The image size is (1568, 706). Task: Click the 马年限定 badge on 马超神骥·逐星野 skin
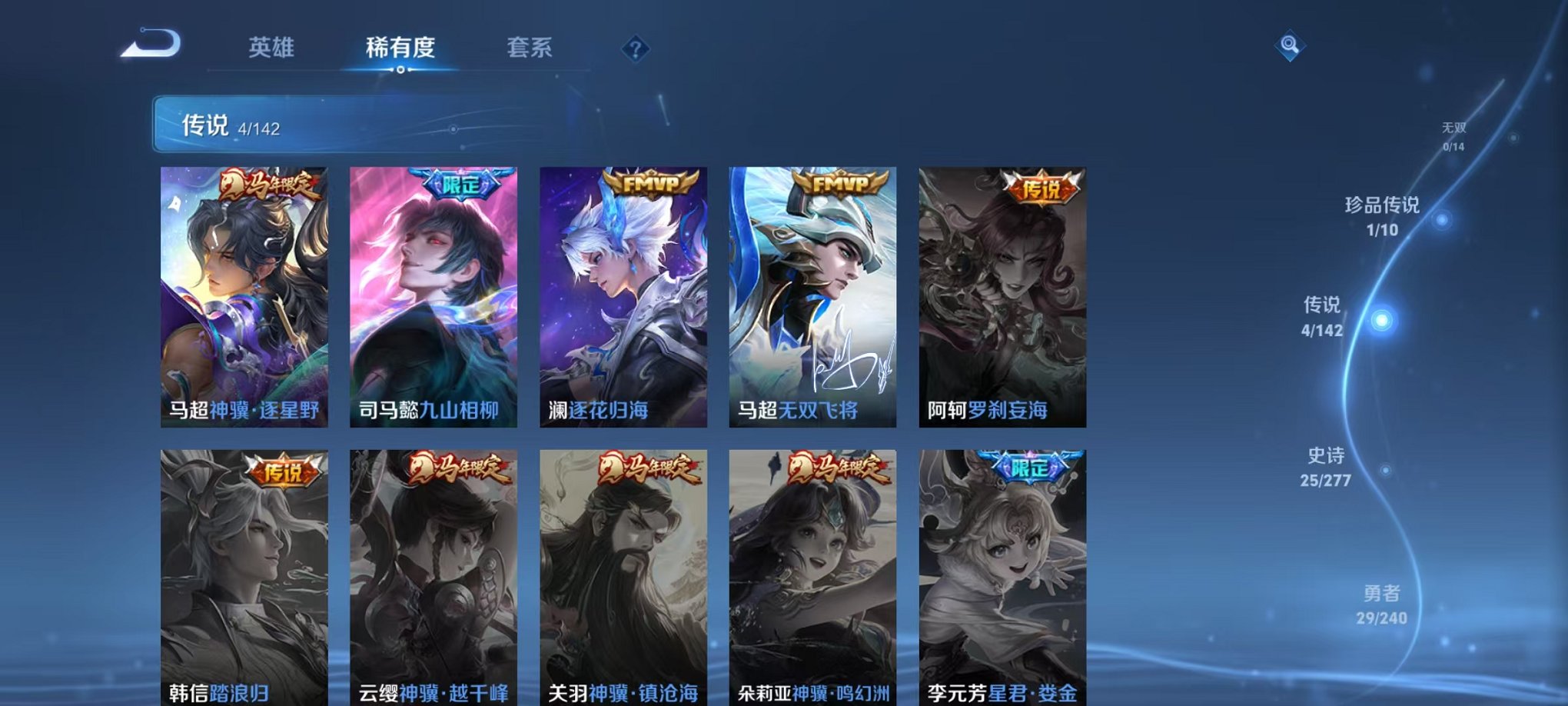tap(271, 185)
